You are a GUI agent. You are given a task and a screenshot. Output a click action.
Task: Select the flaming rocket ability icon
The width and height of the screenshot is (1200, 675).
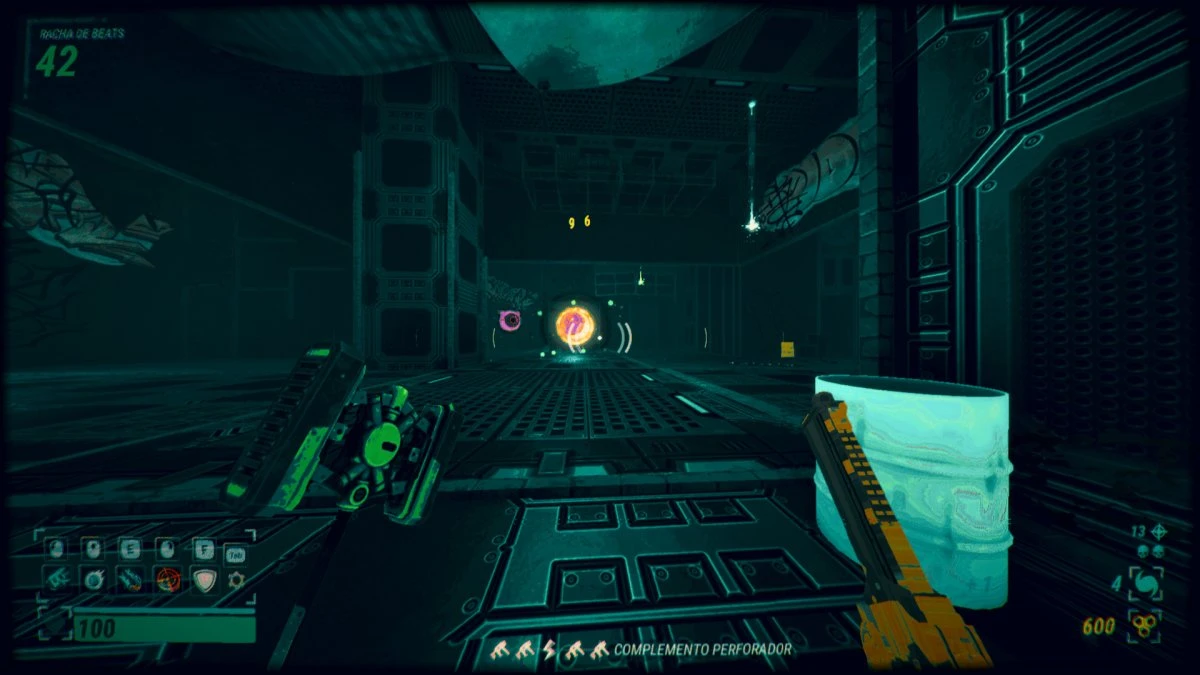(x=131, y=580)
